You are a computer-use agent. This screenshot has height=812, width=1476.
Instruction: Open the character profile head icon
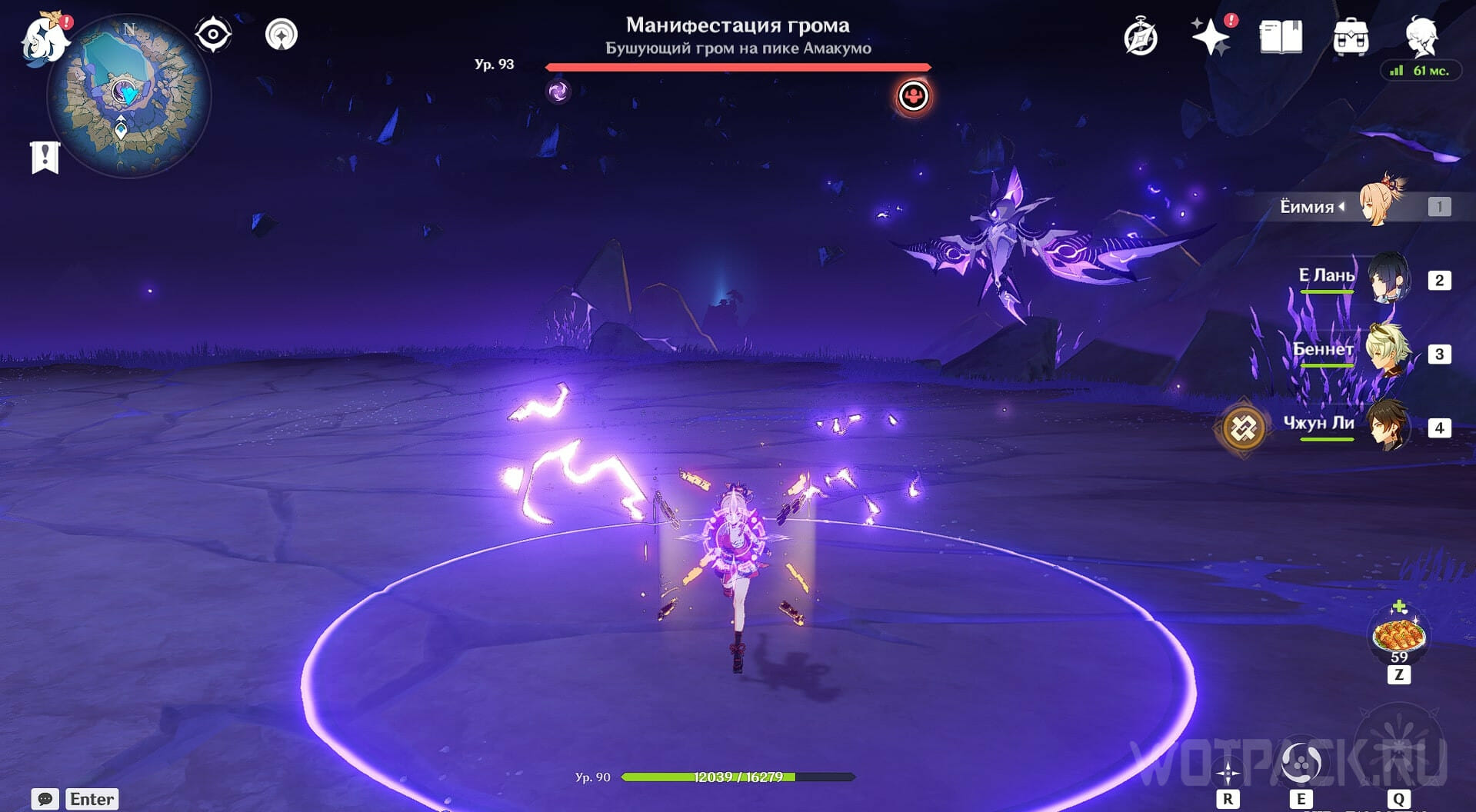coord(1421,35)
